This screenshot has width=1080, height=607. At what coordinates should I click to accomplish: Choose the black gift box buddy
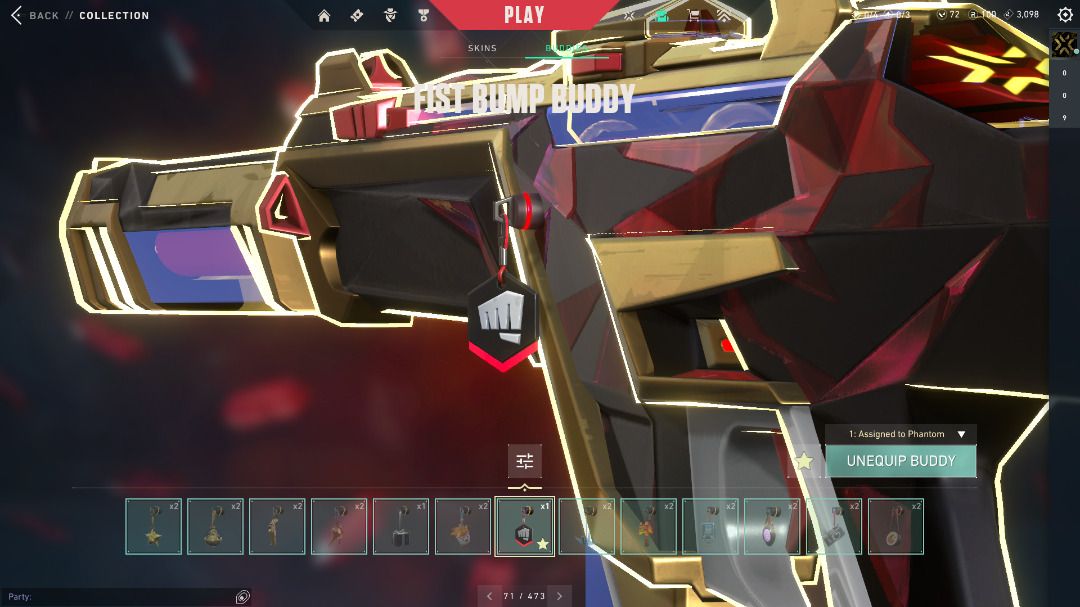[x=401, y=526]
